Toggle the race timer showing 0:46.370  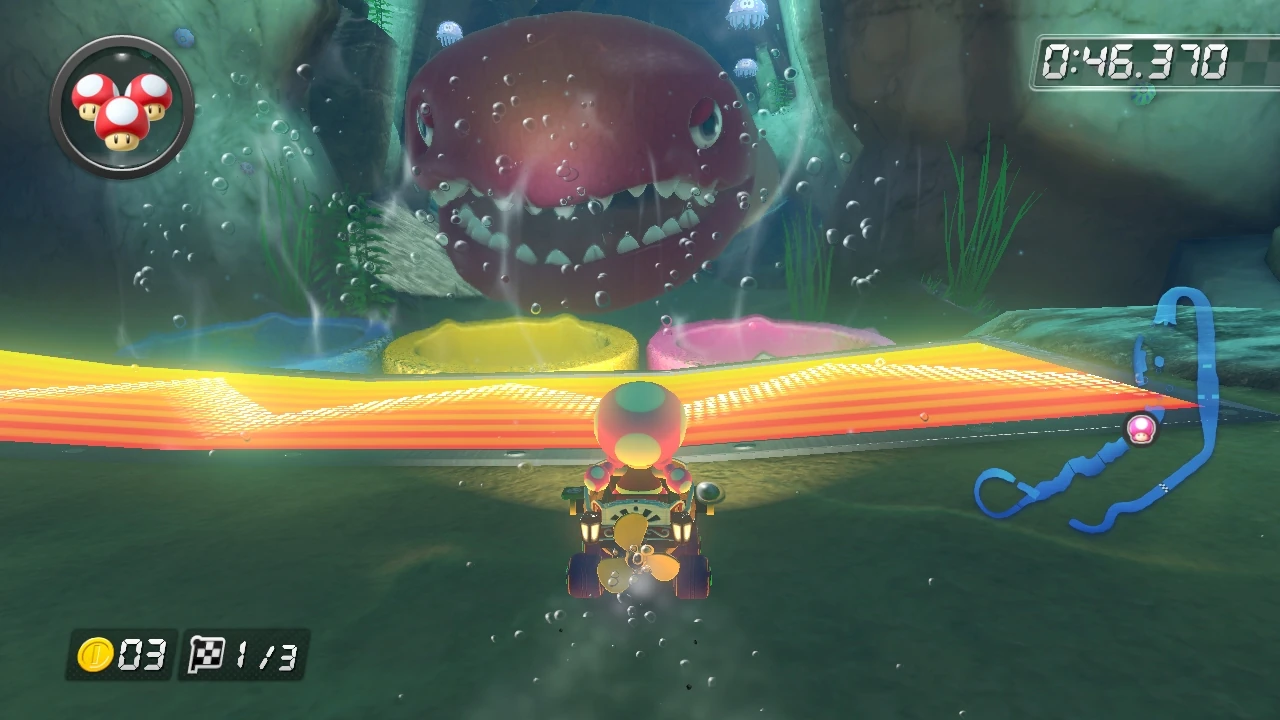1135,58
